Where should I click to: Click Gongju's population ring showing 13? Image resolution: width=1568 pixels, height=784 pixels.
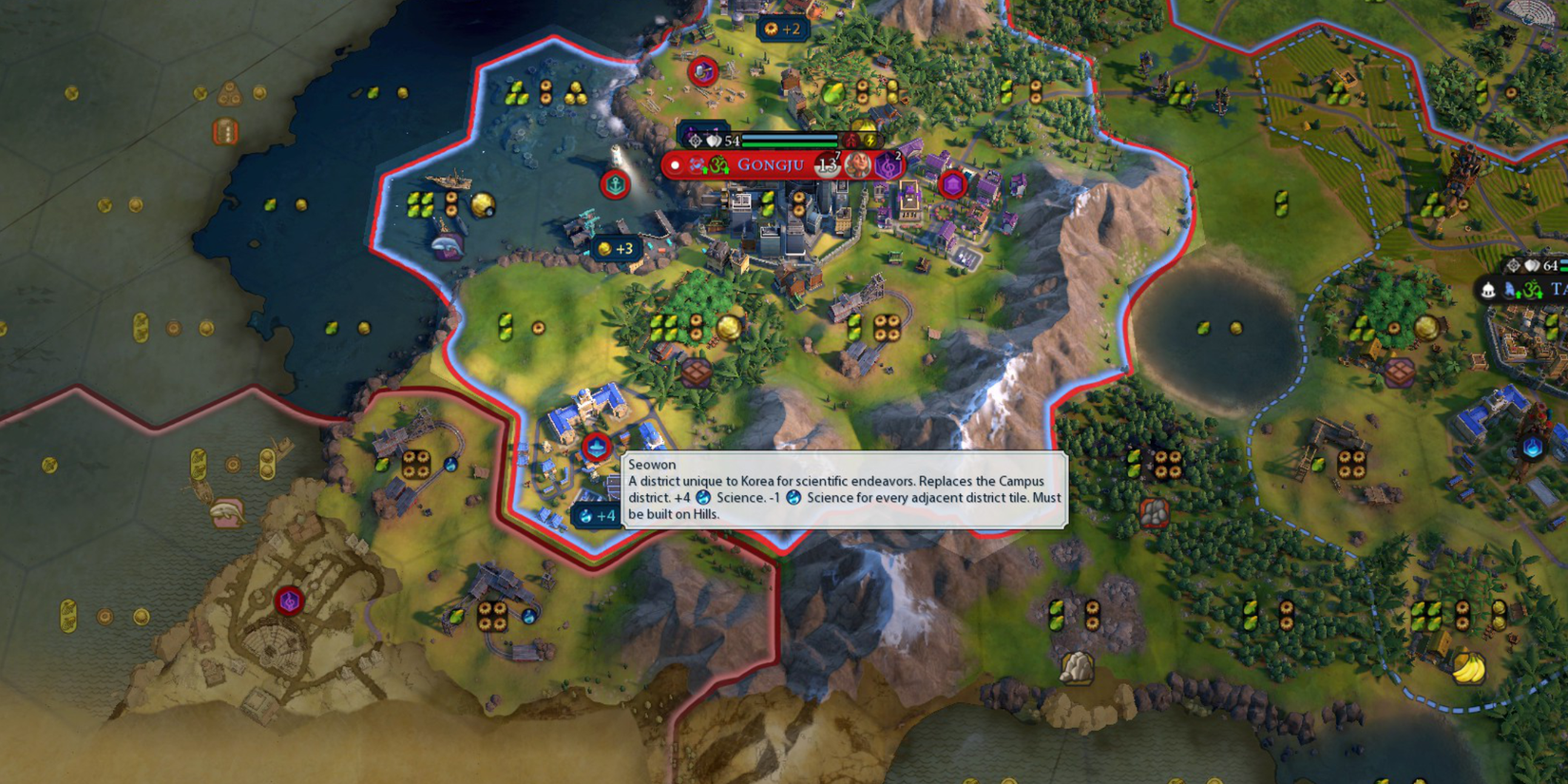click(x=827, y=164)
